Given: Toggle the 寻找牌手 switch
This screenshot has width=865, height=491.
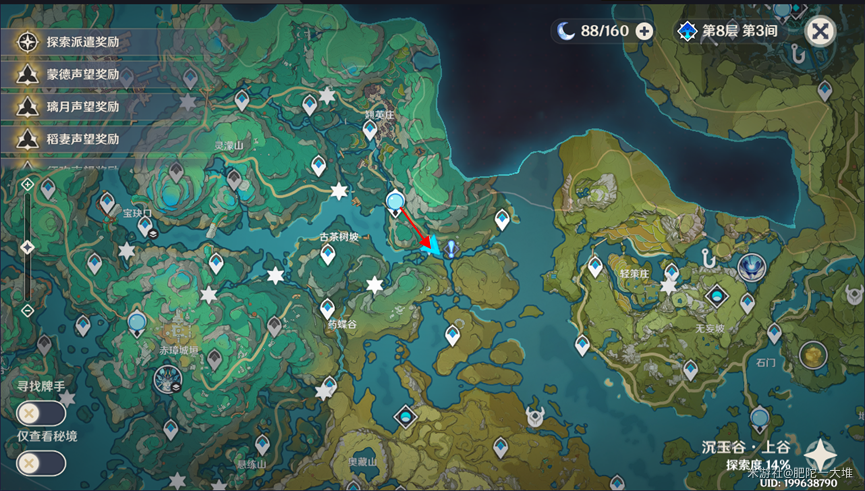Looking at the screenshot, I should click(x=41, y=412).
